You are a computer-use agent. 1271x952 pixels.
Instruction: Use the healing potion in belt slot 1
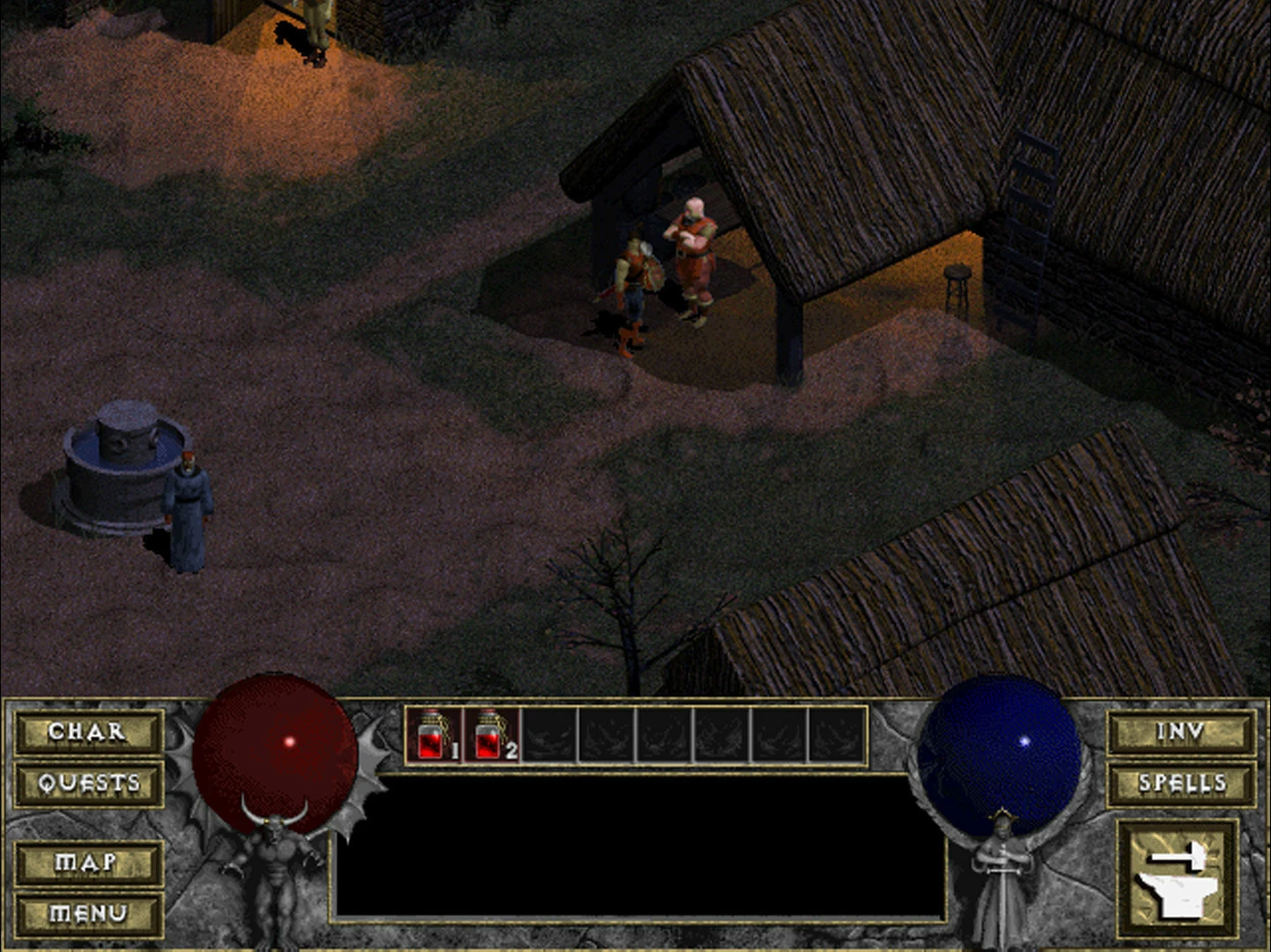434,735
